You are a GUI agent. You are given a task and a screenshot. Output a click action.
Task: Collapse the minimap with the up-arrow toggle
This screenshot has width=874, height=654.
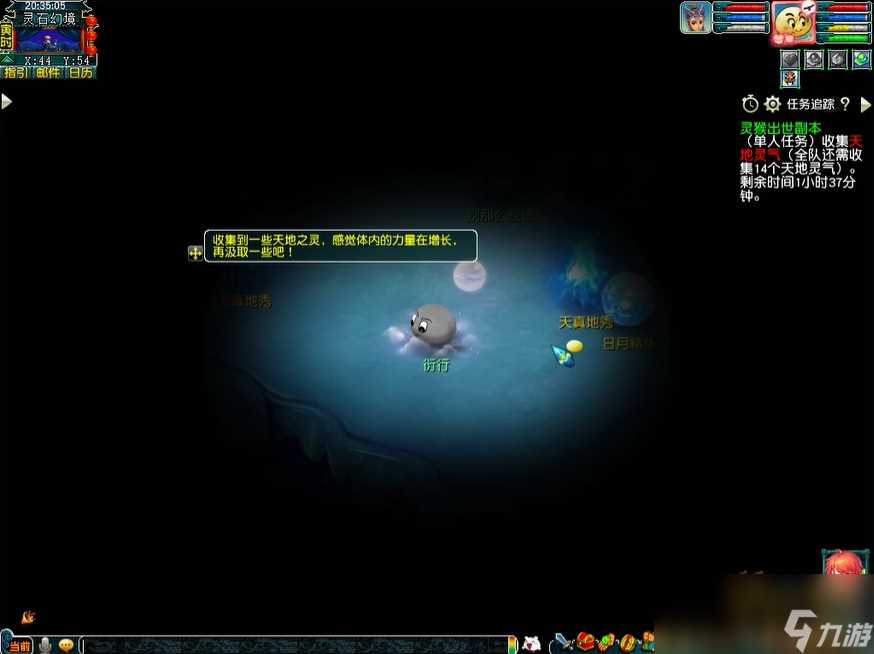tap(7, 60)
